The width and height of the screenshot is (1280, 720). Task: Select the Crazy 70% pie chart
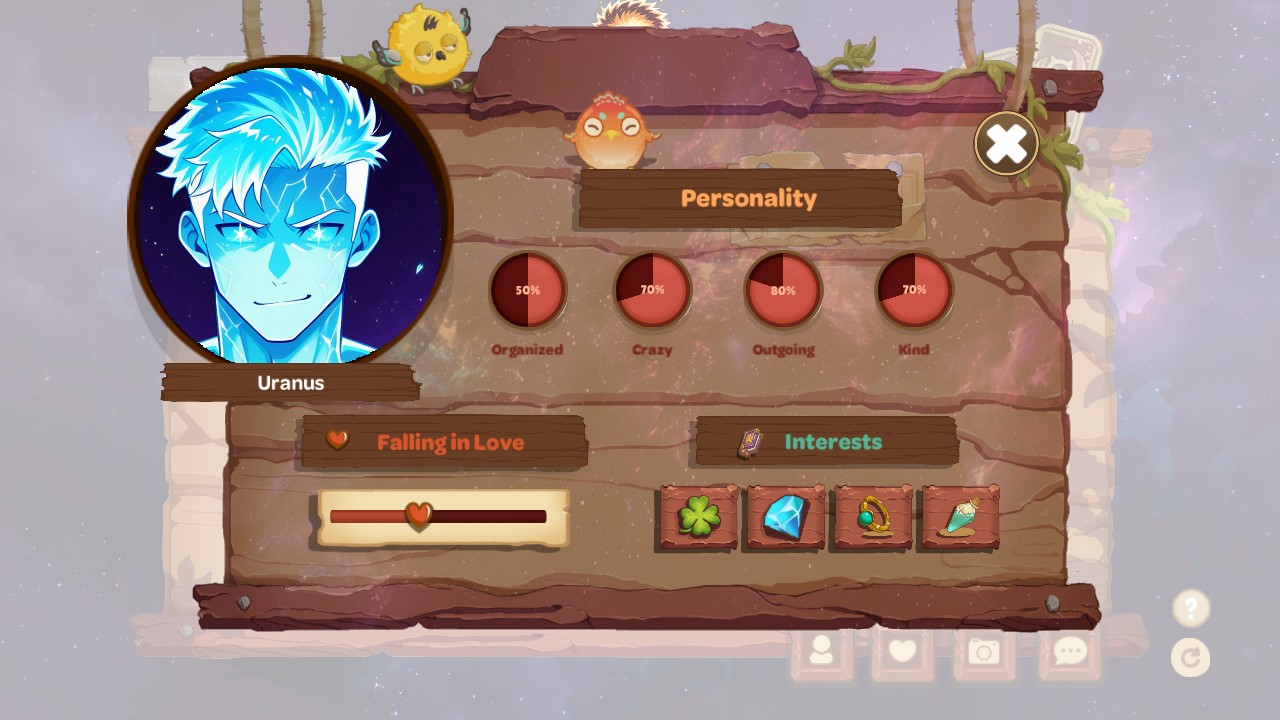[x=652, y=290]
